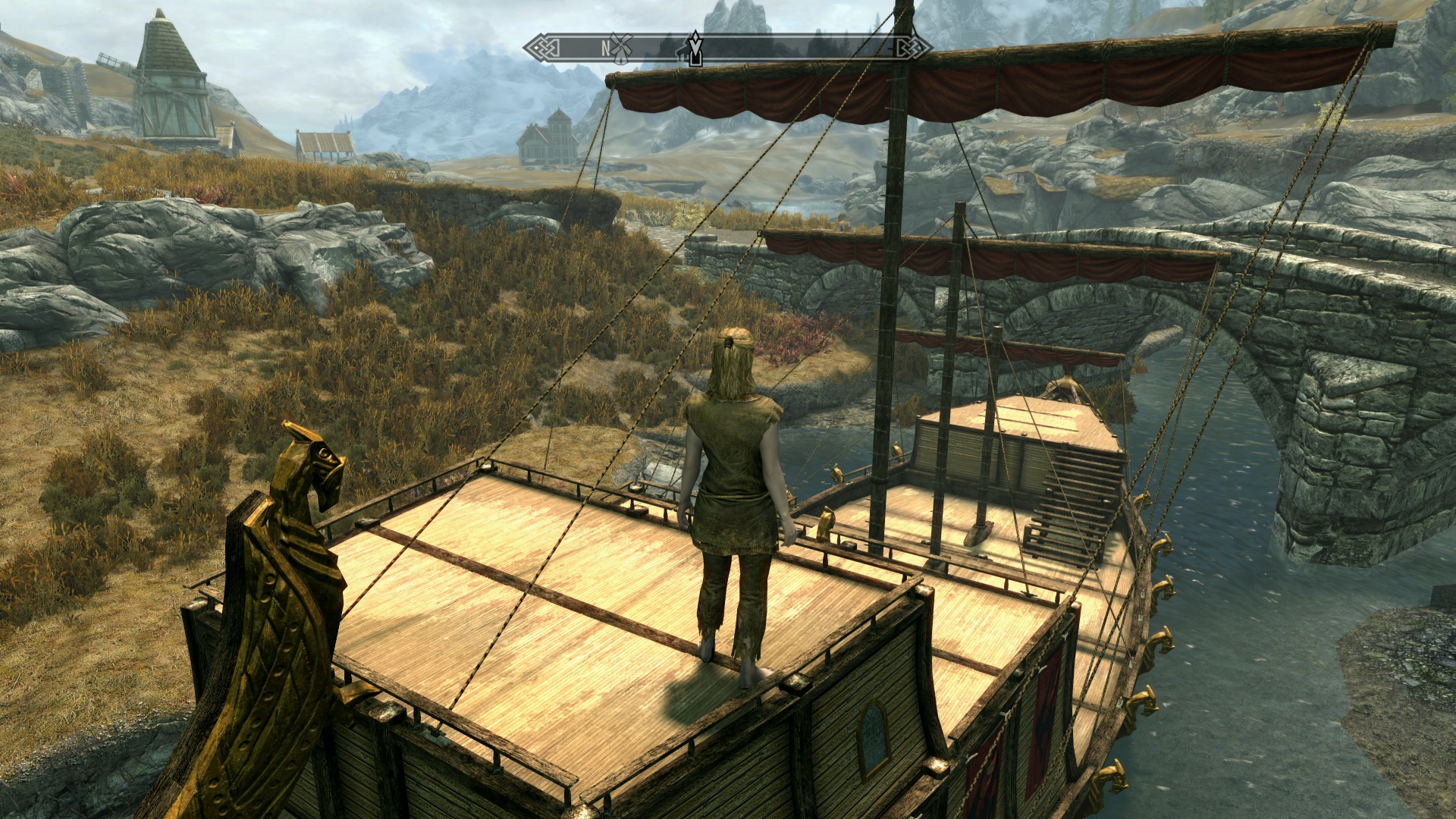The height and width of the screenshot is (819, 1456).
Task: Click the windmill farm marker on the compass
Action: pos(621,47)
